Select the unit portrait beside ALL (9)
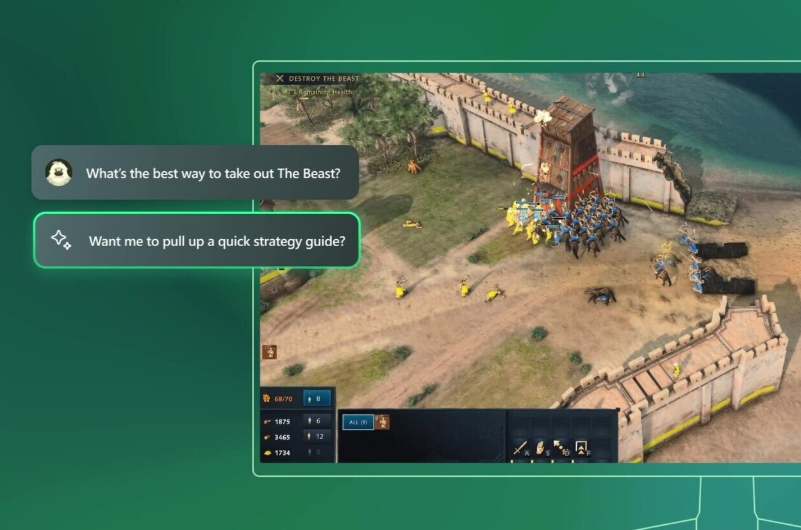Viewport: 801px width, 530px height. [382, 422]
